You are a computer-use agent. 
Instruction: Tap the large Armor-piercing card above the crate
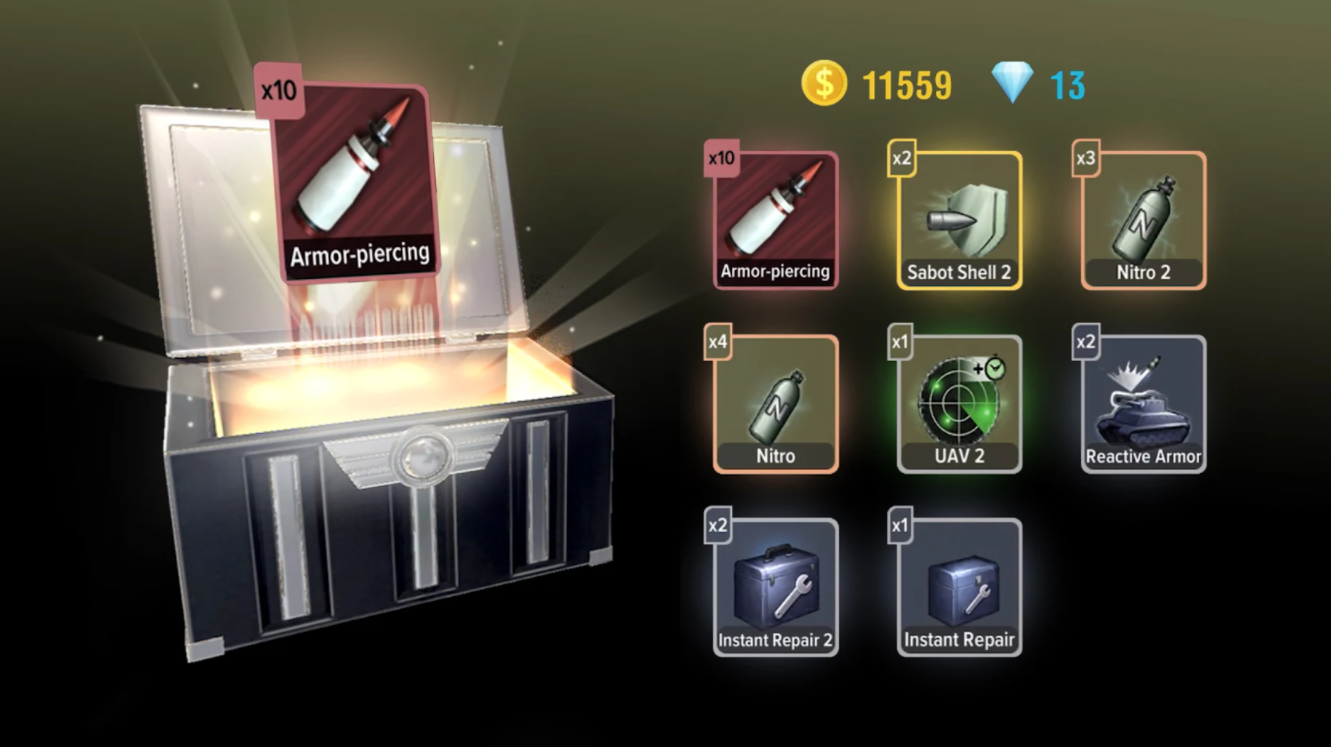pos(352,180)
